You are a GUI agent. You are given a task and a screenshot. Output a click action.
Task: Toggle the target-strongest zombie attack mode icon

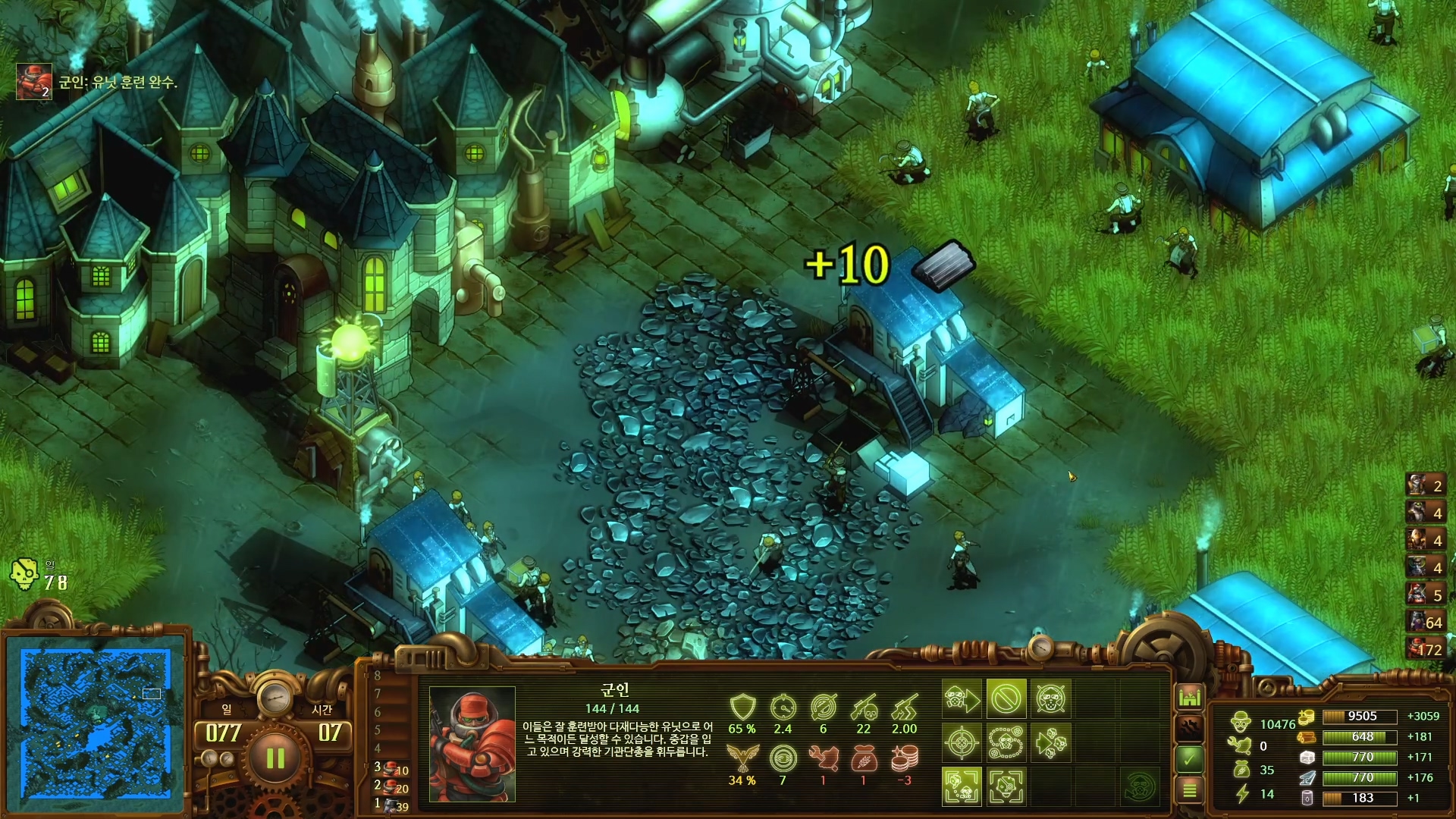pyautogui.click(x=1006, y=786)
